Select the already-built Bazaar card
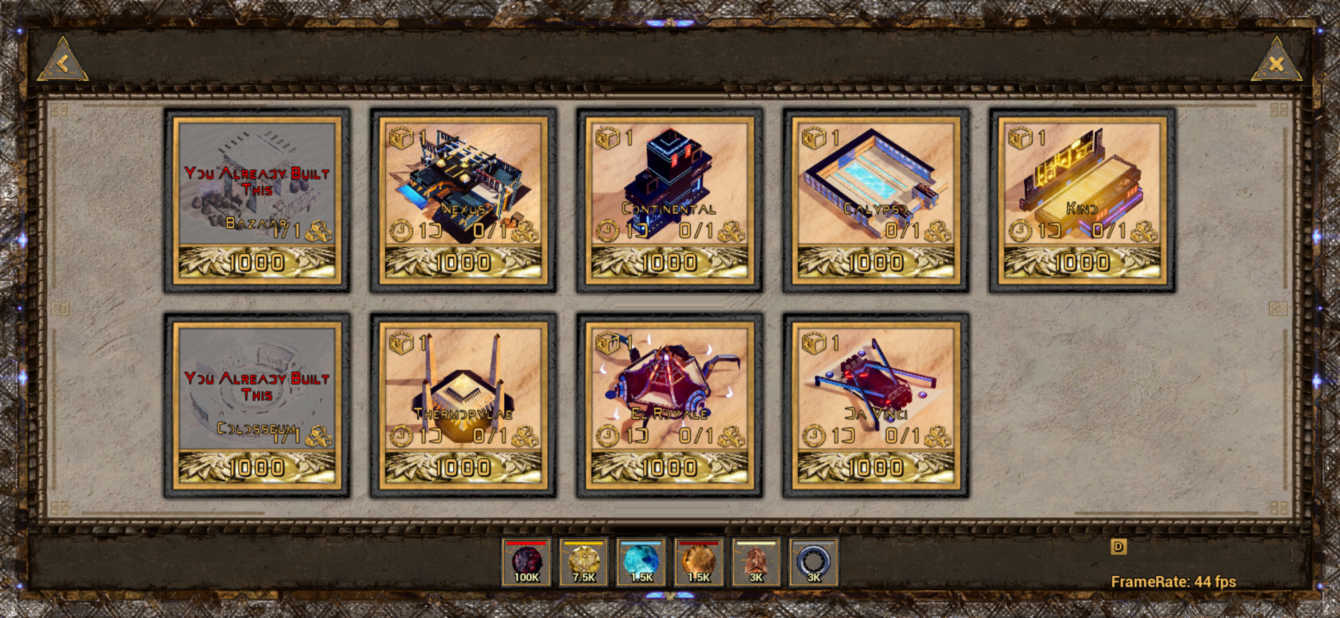This screenshot has height=618, width=1340. tap(257, 200)
